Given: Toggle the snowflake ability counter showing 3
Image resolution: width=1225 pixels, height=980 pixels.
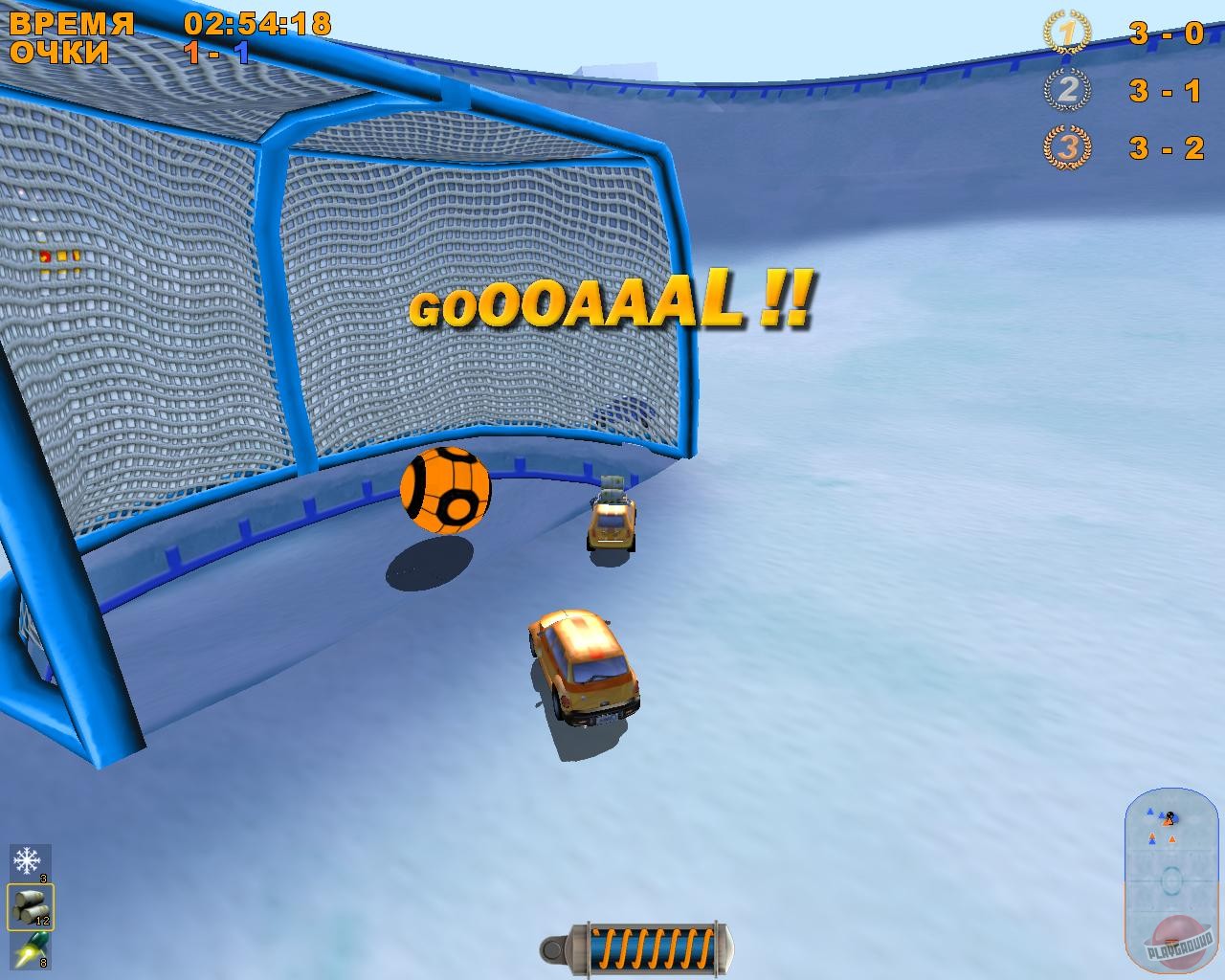Looking at the screenshot, I should (41, 877).
